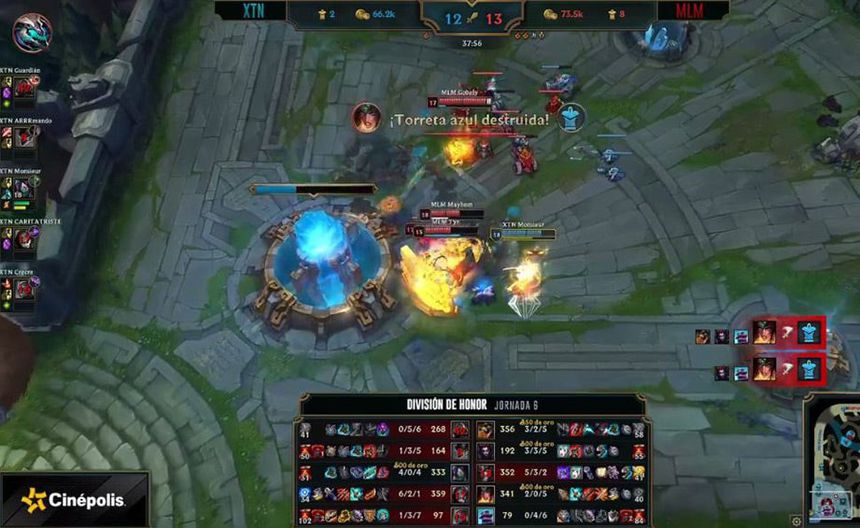Image resolution: width=860 pixels, height=528 pixels.
Task: Click the dragon objective icon above the team list
Action: coord(32,32)
